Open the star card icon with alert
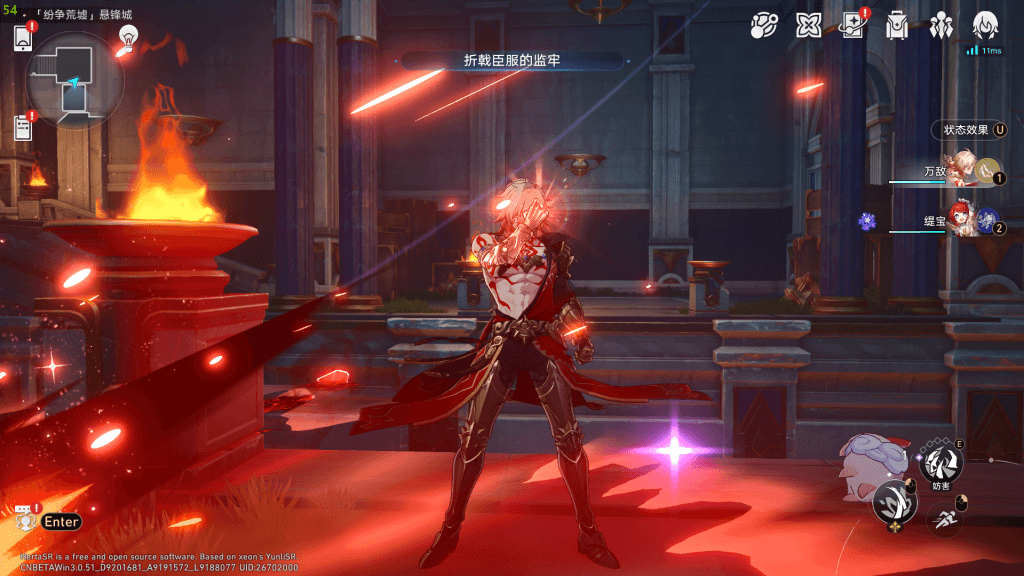 coord(853,25)
